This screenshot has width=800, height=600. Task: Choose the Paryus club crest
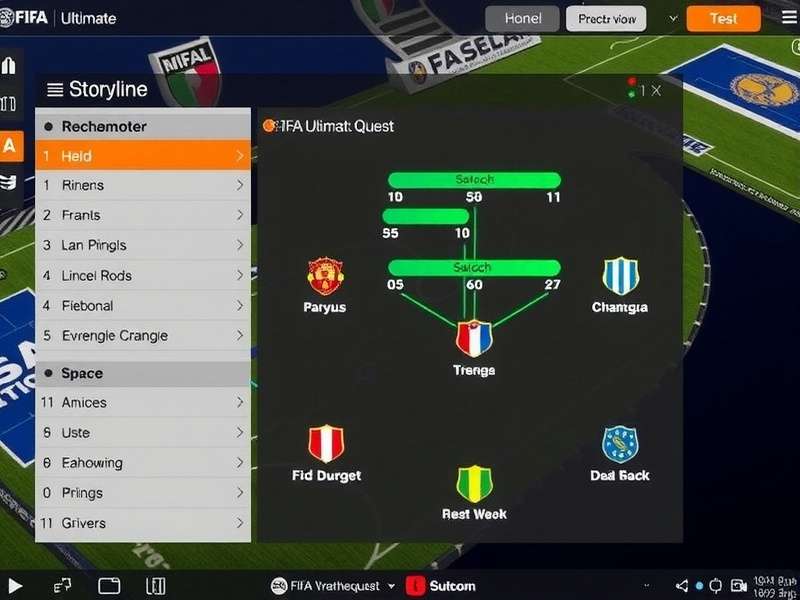coord(325,275)
